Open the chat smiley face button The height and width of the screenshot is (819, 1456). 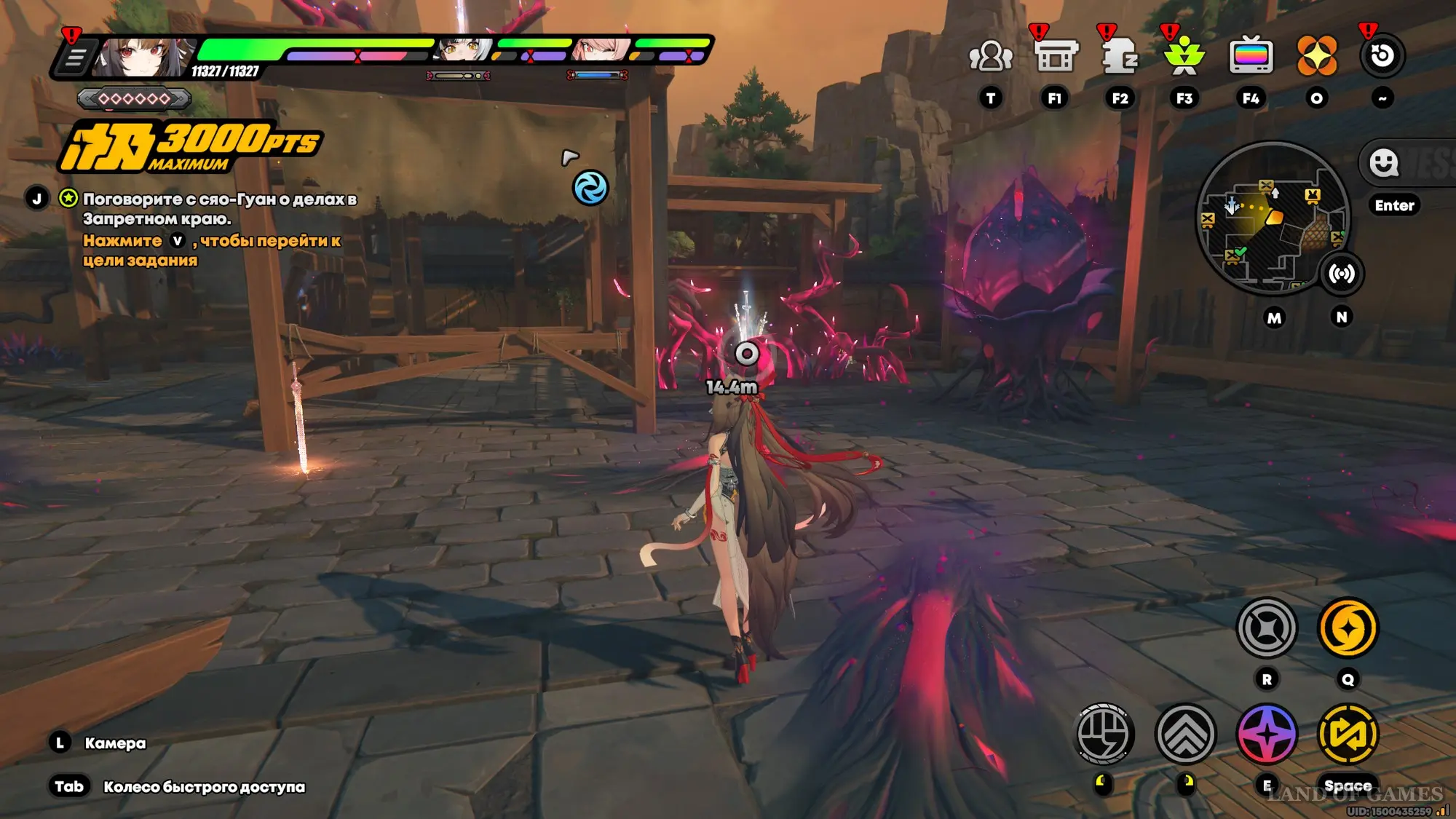(1383, 162)
